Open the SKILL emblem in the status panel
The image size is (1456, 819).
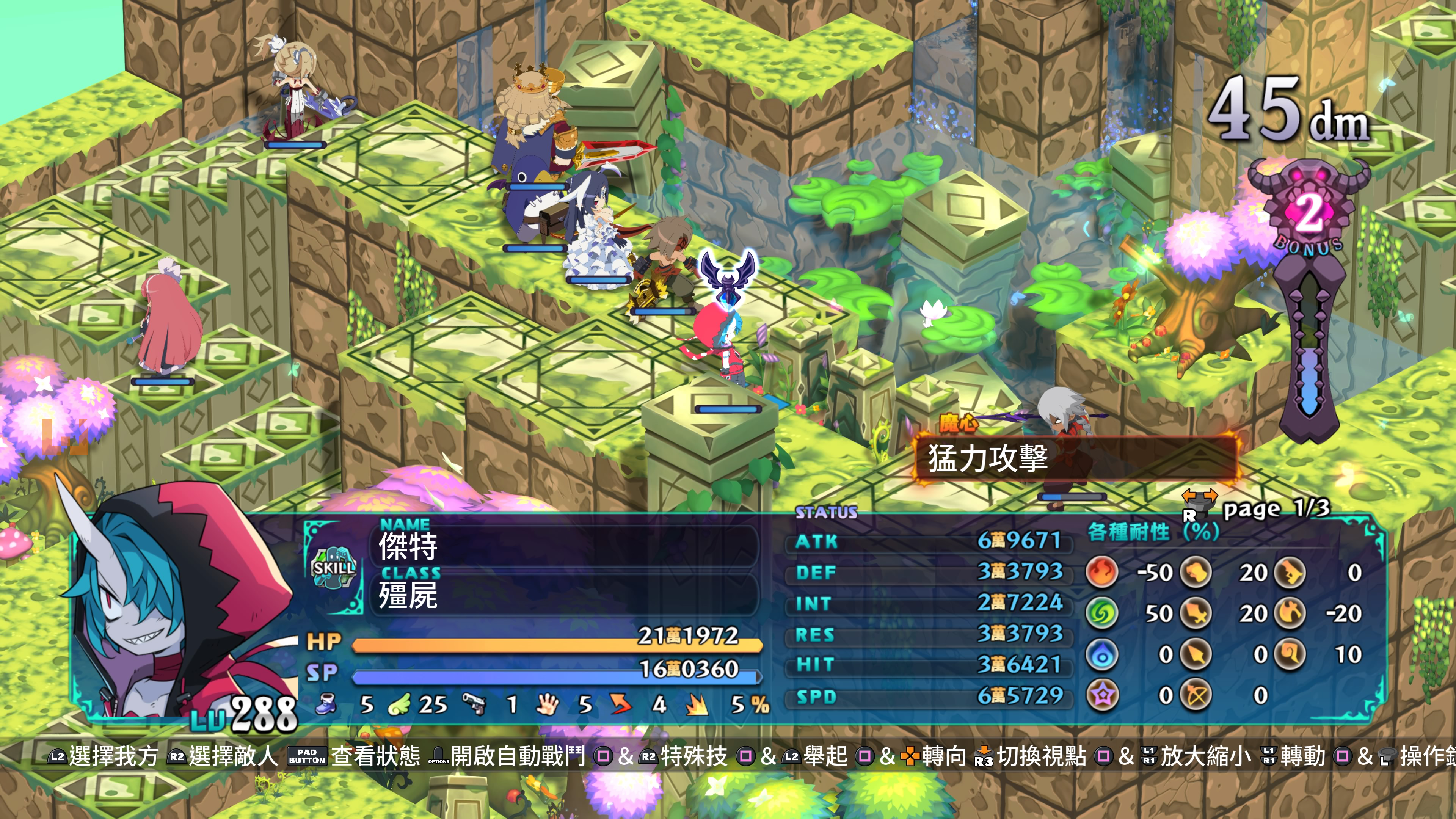[334, 567]
